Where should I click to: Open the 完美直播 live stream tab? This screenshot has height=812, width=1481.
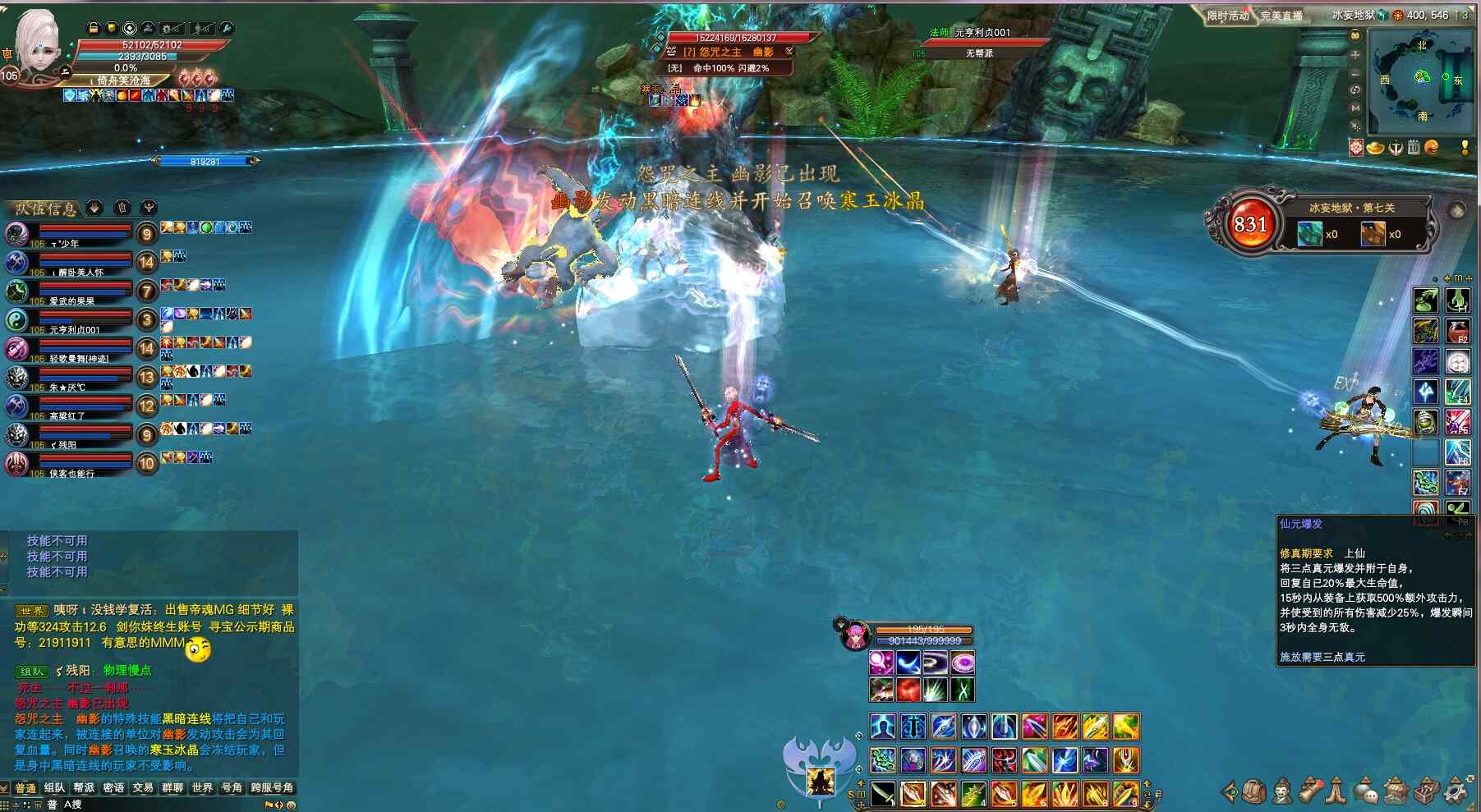1281,16
